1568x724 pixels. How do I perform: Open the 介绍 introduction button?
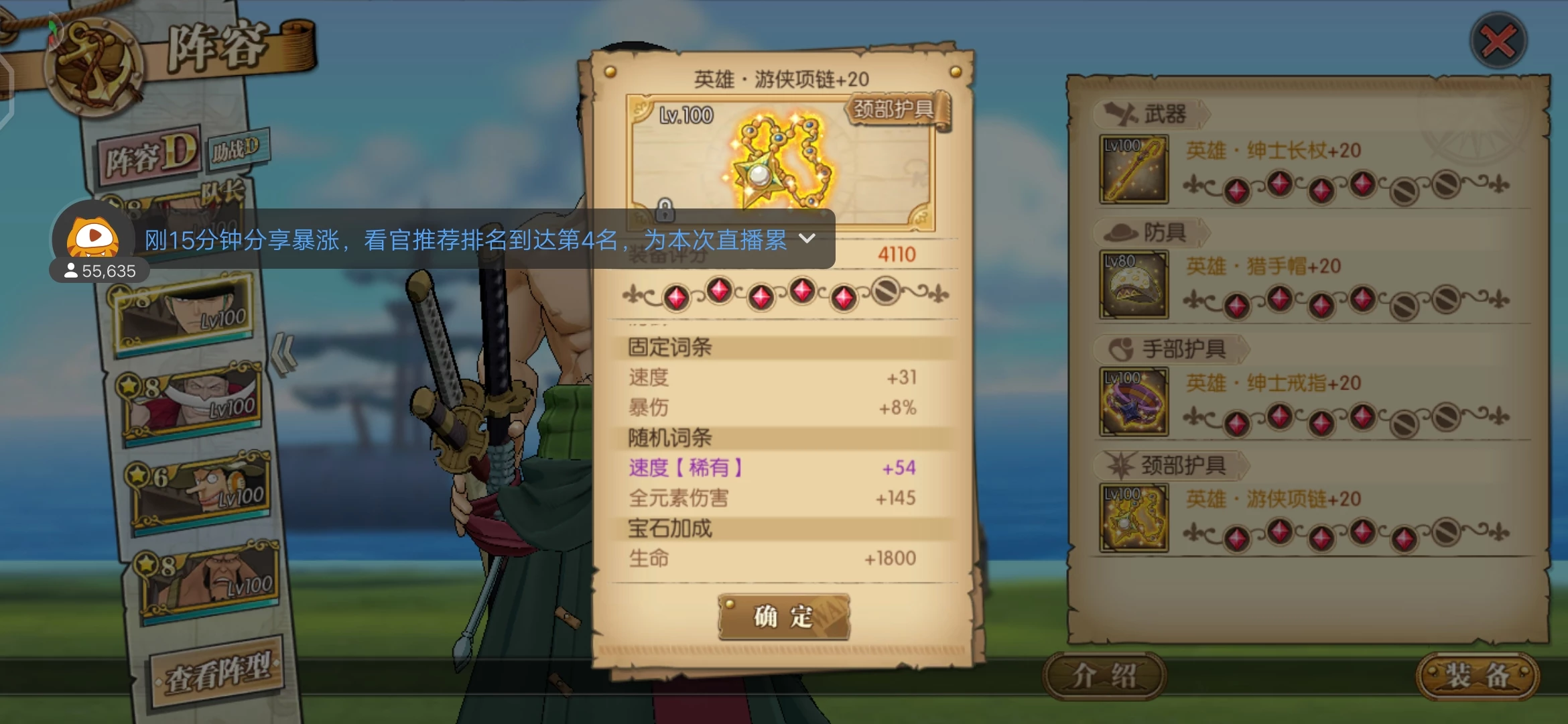1104,676
